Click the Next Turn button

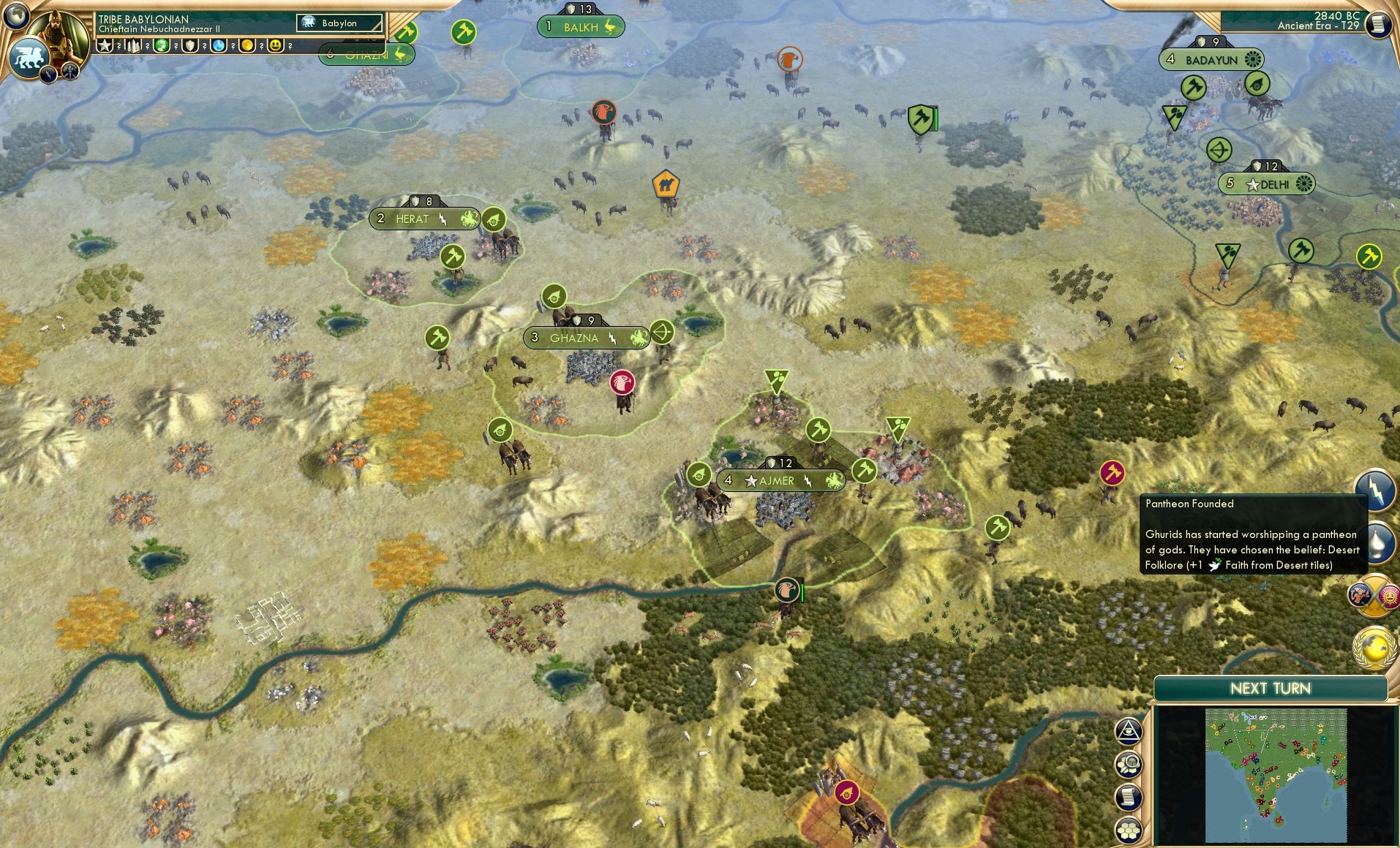[x=1271, y=688]
